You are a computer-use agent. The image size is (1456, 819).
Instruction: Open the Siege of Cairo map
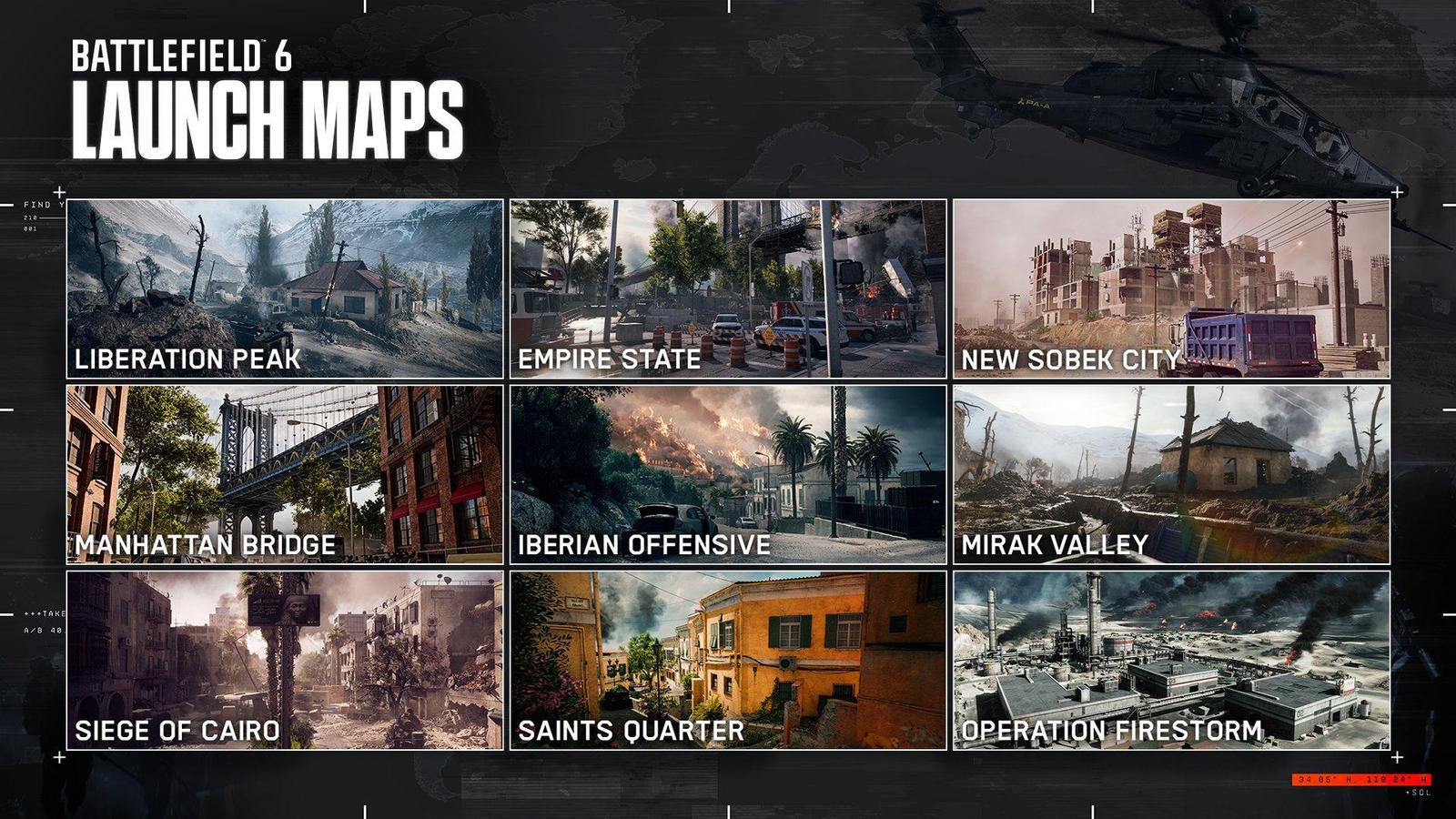285,660
